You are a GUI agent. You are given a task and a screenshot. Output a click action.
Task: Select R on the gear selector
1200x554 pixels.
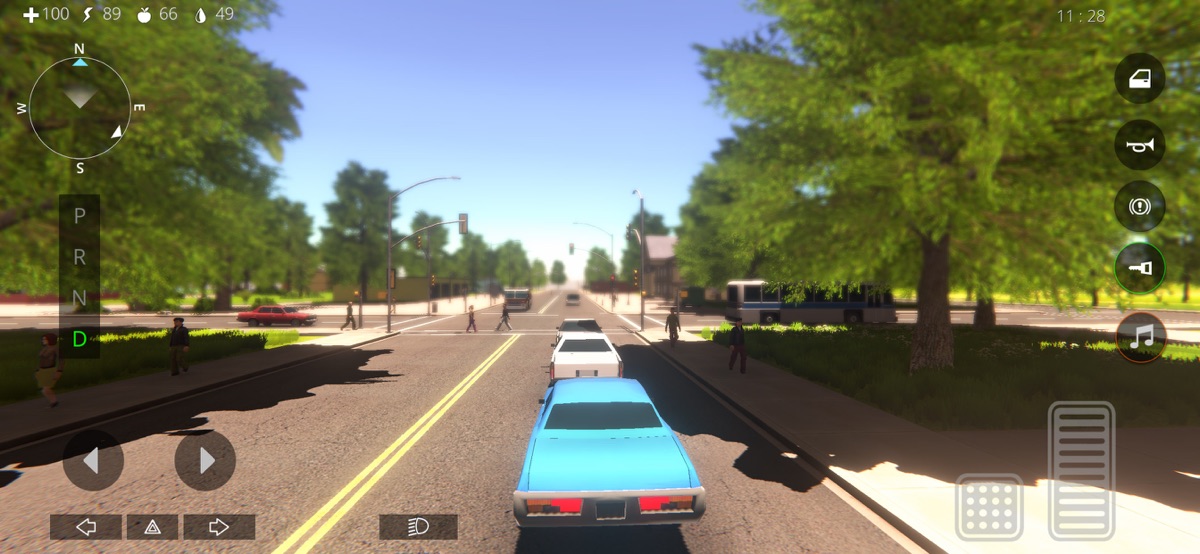(x=80, y=257)
